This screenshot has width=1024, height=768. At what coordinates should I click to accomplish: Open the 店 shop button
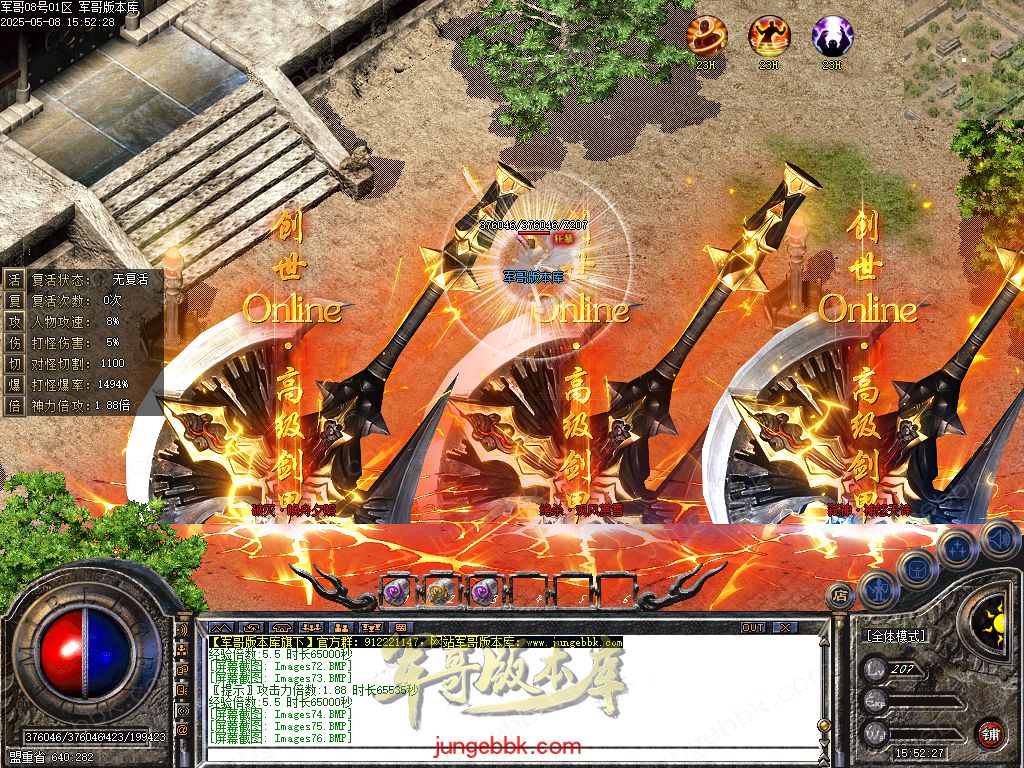point(840,596)
